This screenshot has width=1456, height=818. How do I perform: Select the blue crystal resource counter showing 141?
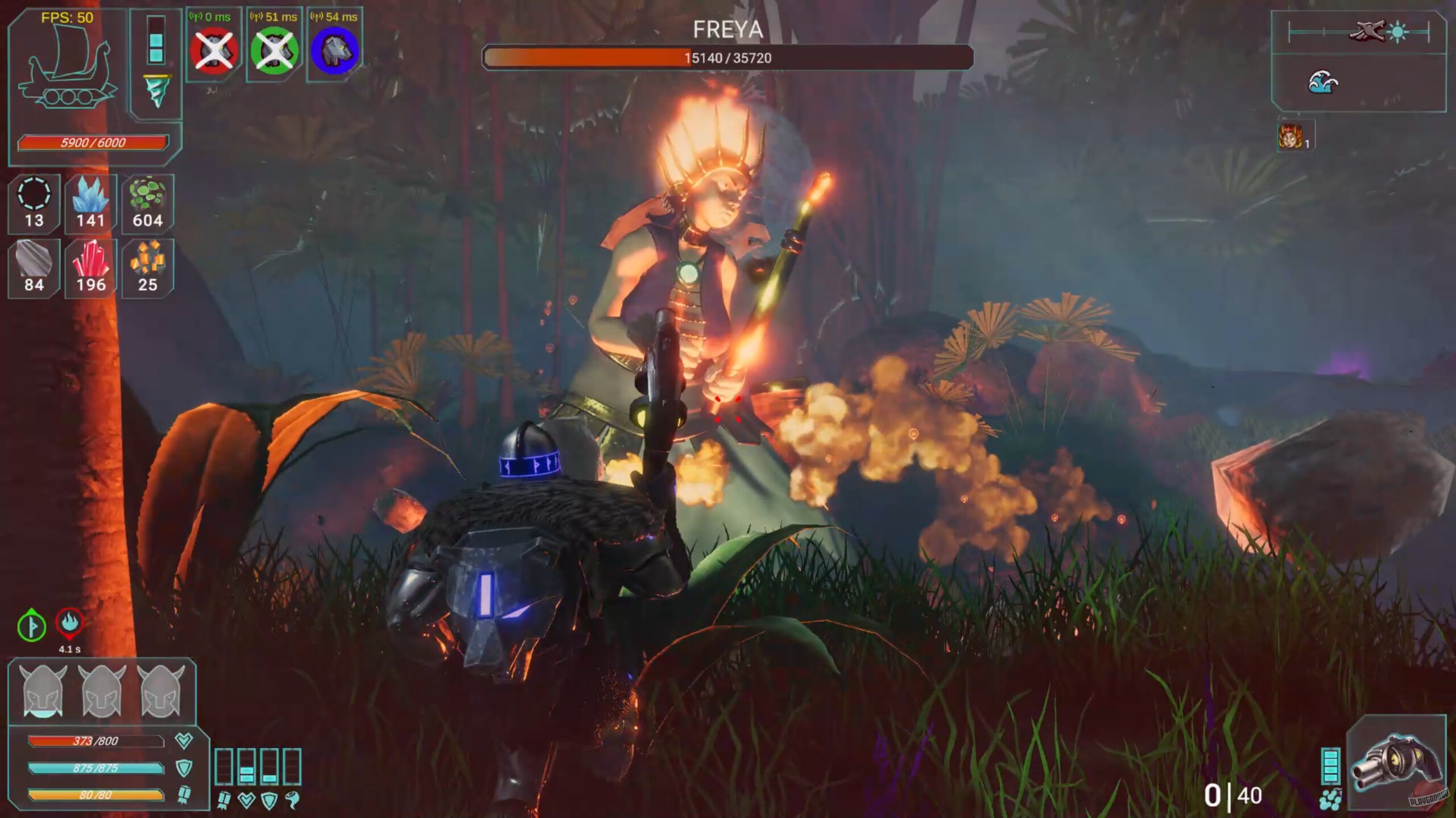click(90, 204)
